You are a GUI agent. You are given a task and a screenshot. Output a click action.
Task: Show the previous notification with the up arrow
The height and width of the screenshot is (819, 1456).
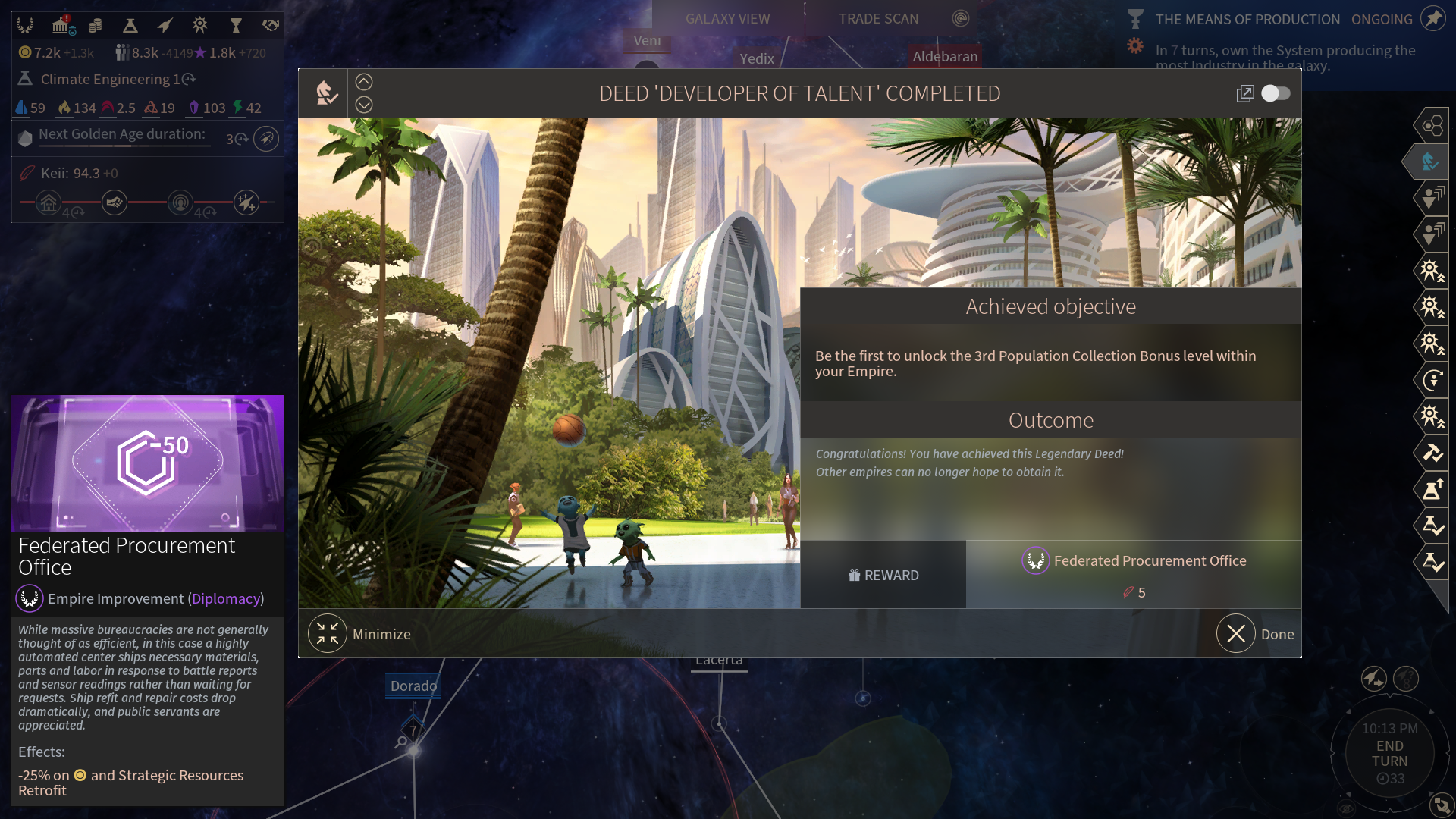(x=364, y=82)
